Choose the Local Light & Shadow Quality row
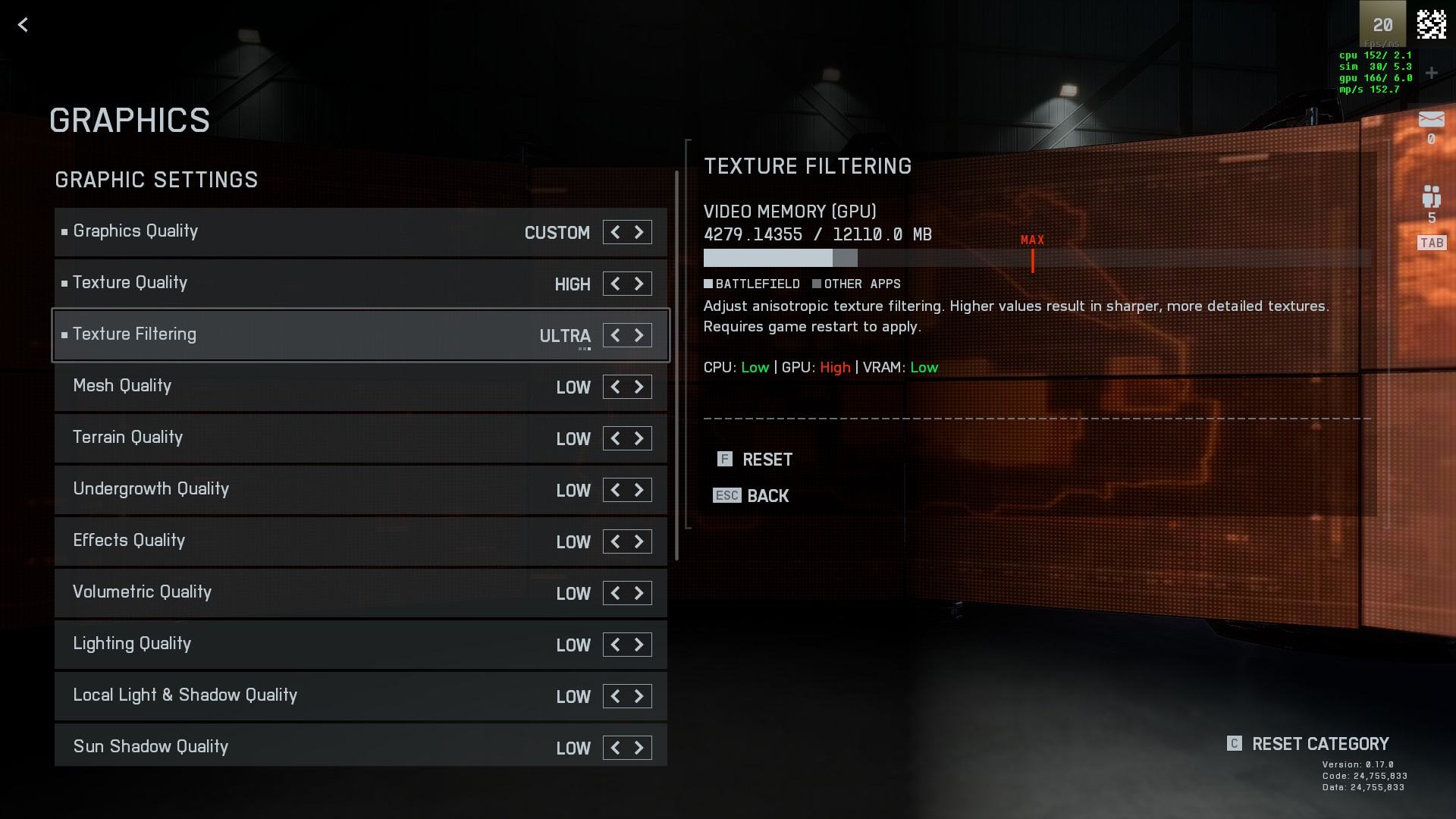1456x819 pixels. 303,696
